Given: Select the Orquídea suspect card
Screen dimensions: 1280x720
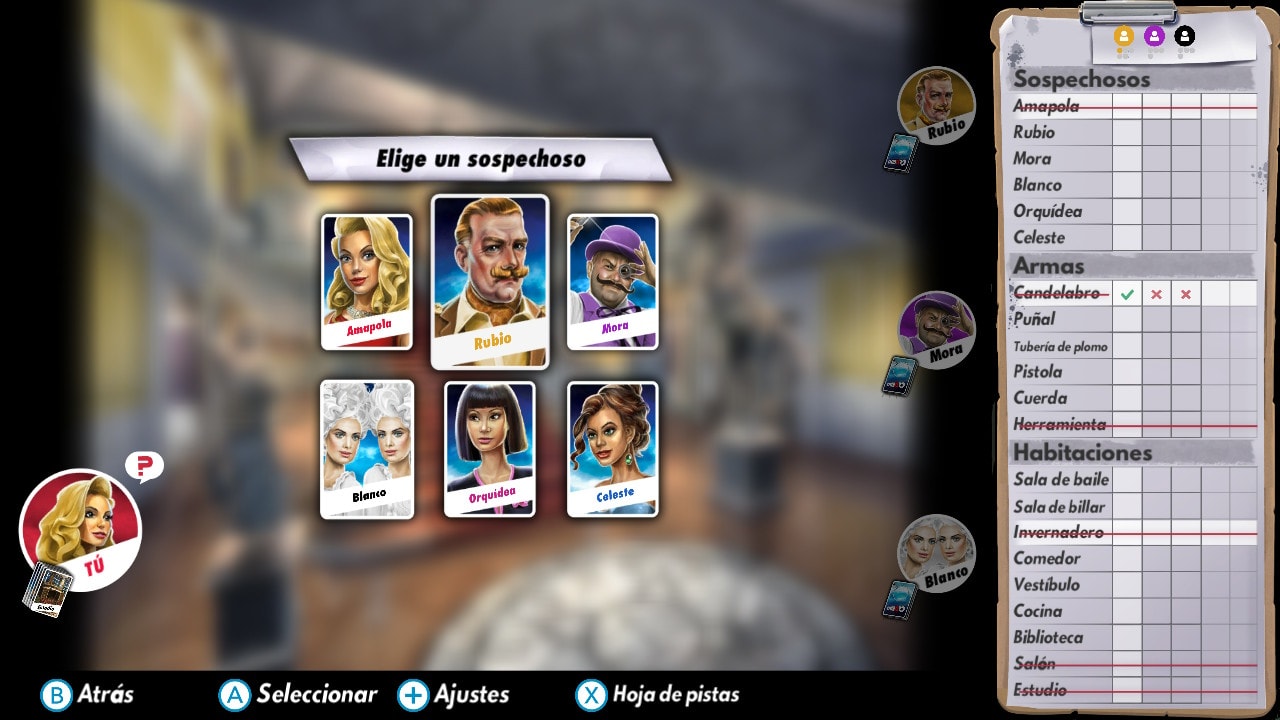Looking at the screenshot, I should click(x=491, y=450).
